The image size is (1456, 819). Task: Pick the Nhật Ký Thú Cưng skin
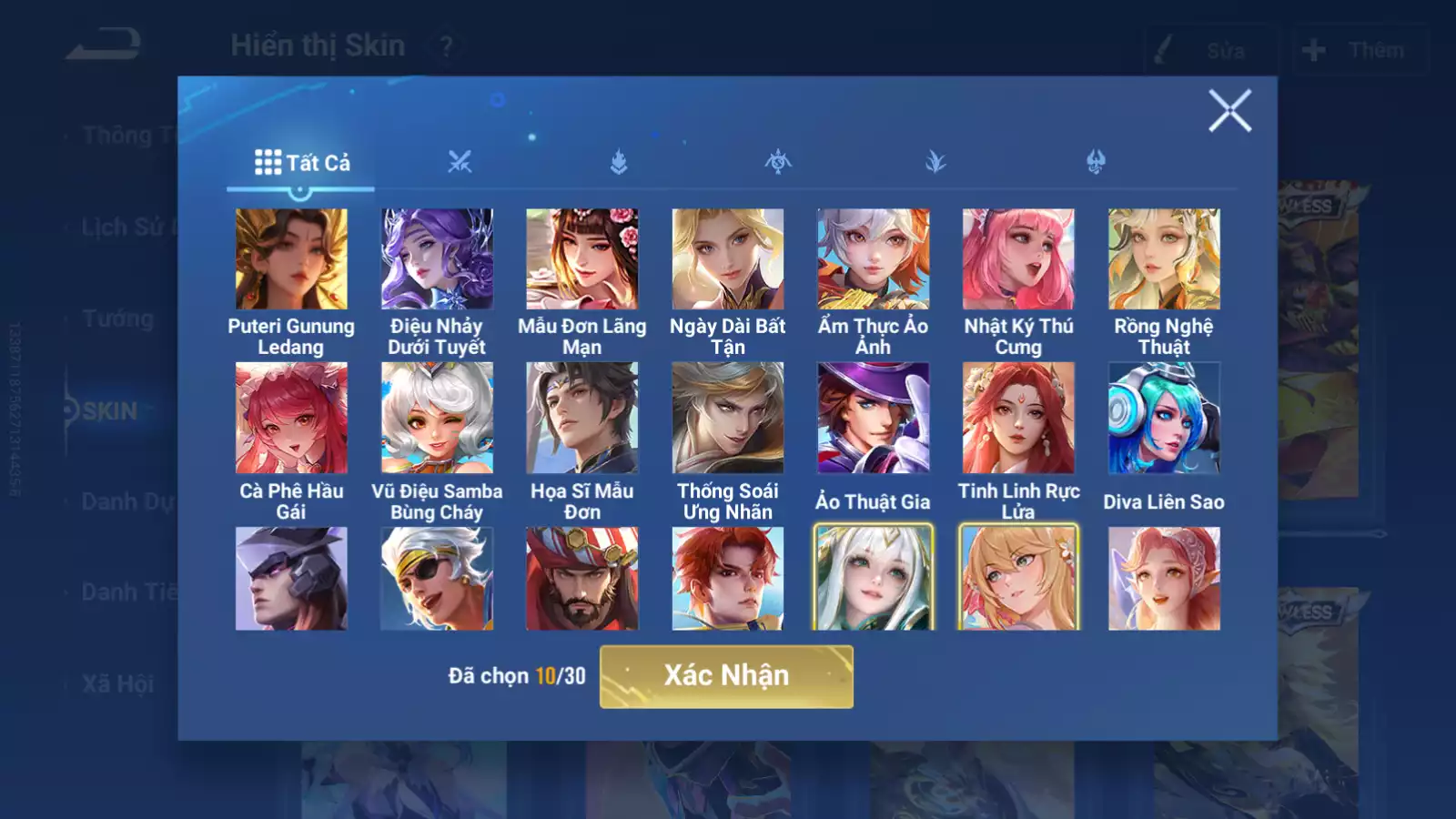(x=1018, y=259)
